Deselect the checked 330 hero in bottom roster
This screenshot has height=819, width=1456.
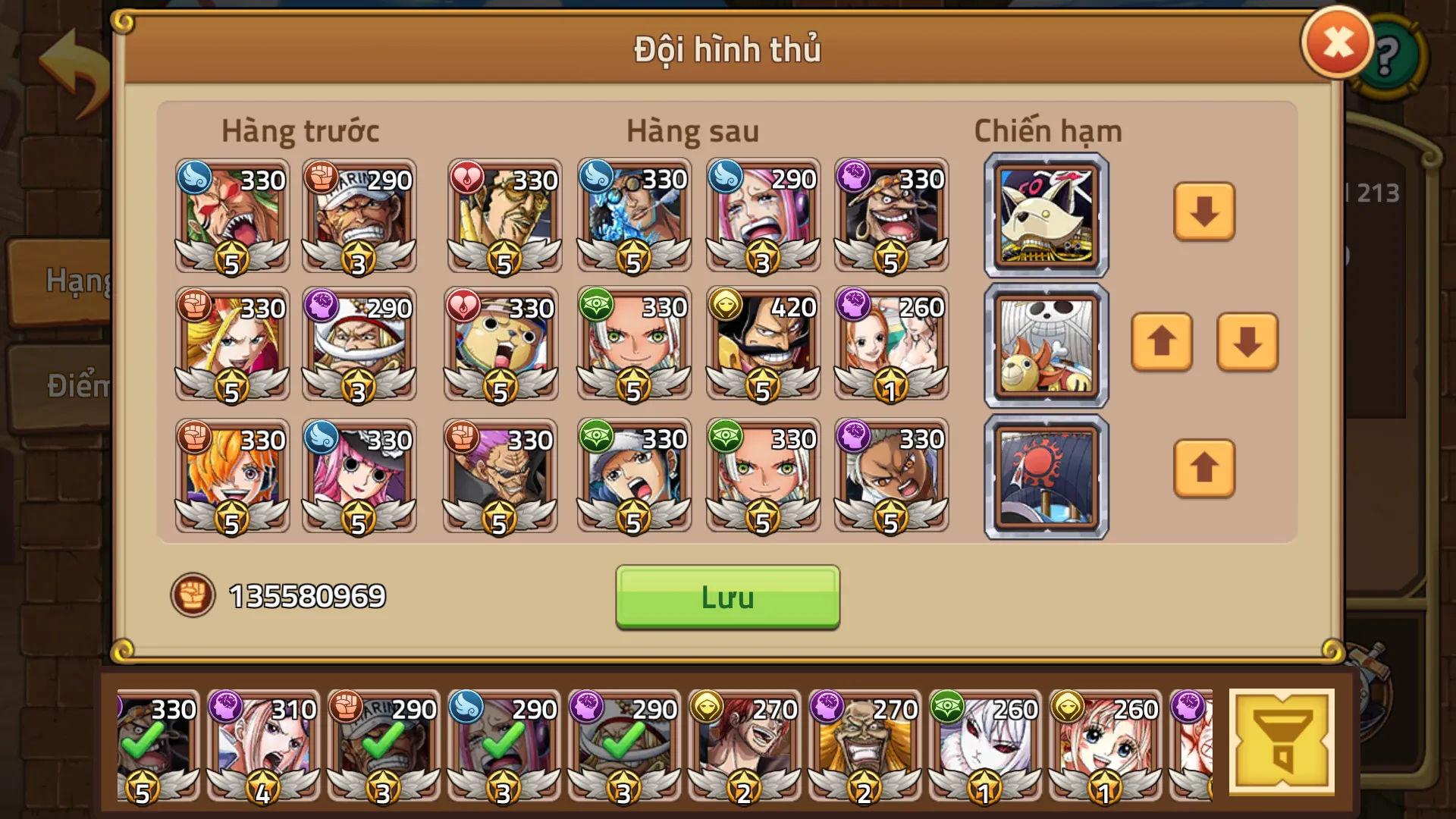click(157, 747)
